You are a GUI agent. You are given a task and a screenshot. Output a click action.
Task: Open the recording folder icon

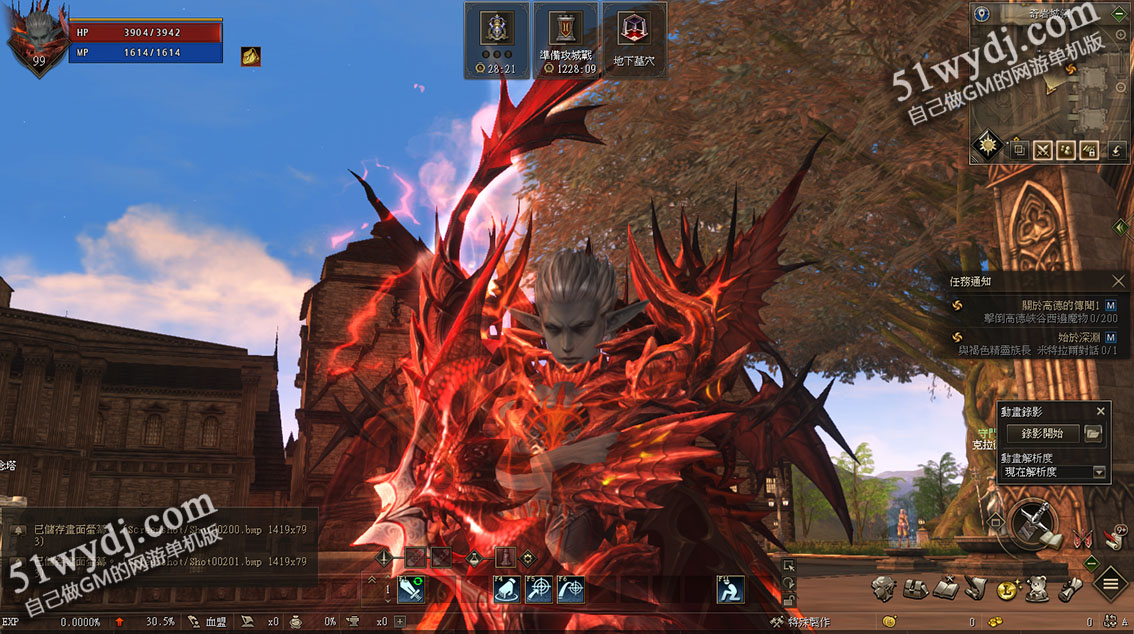pos(1093,433)
